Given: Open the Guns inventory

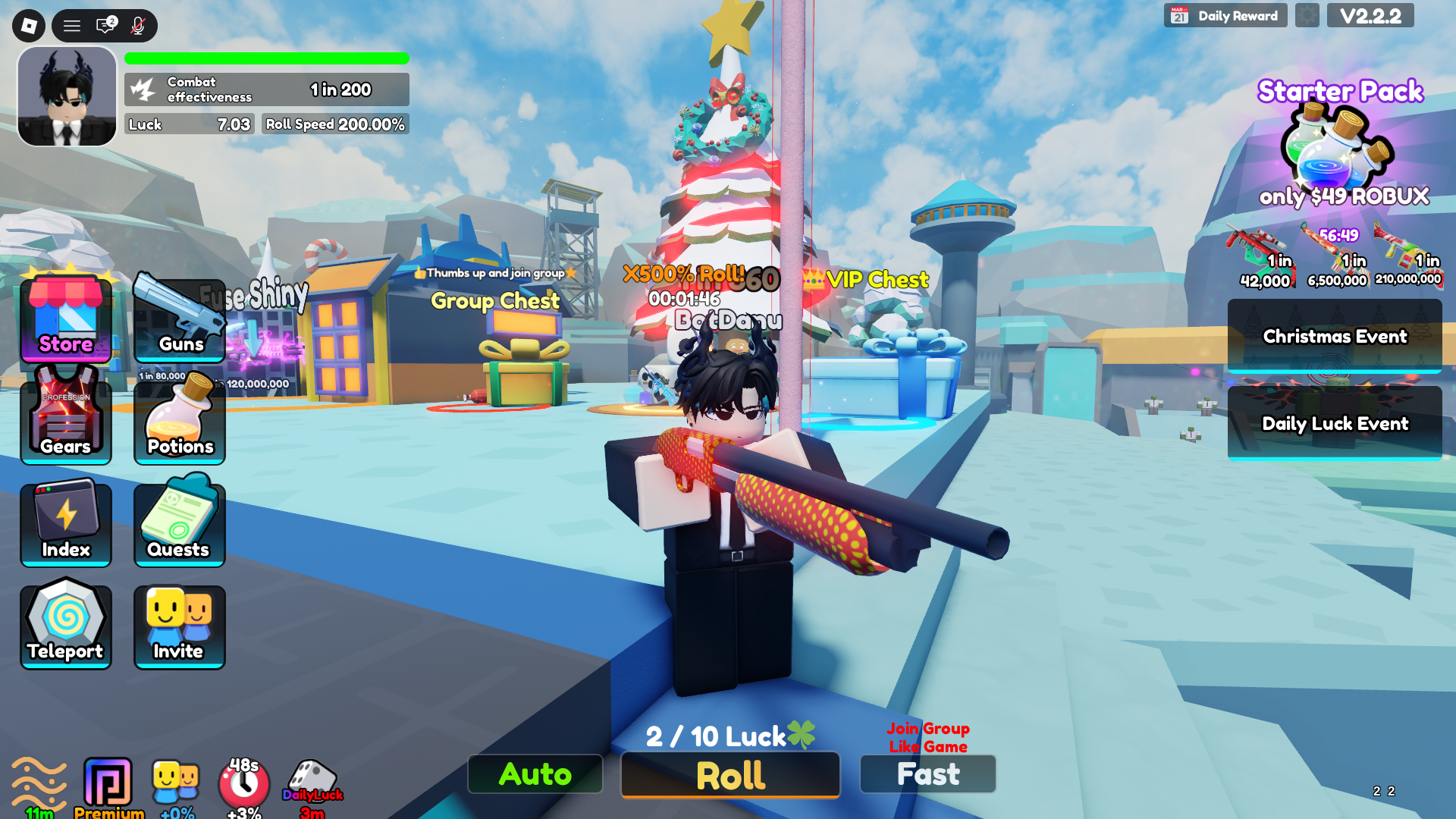Looking at the screenshot, I should tap(179, 318).
